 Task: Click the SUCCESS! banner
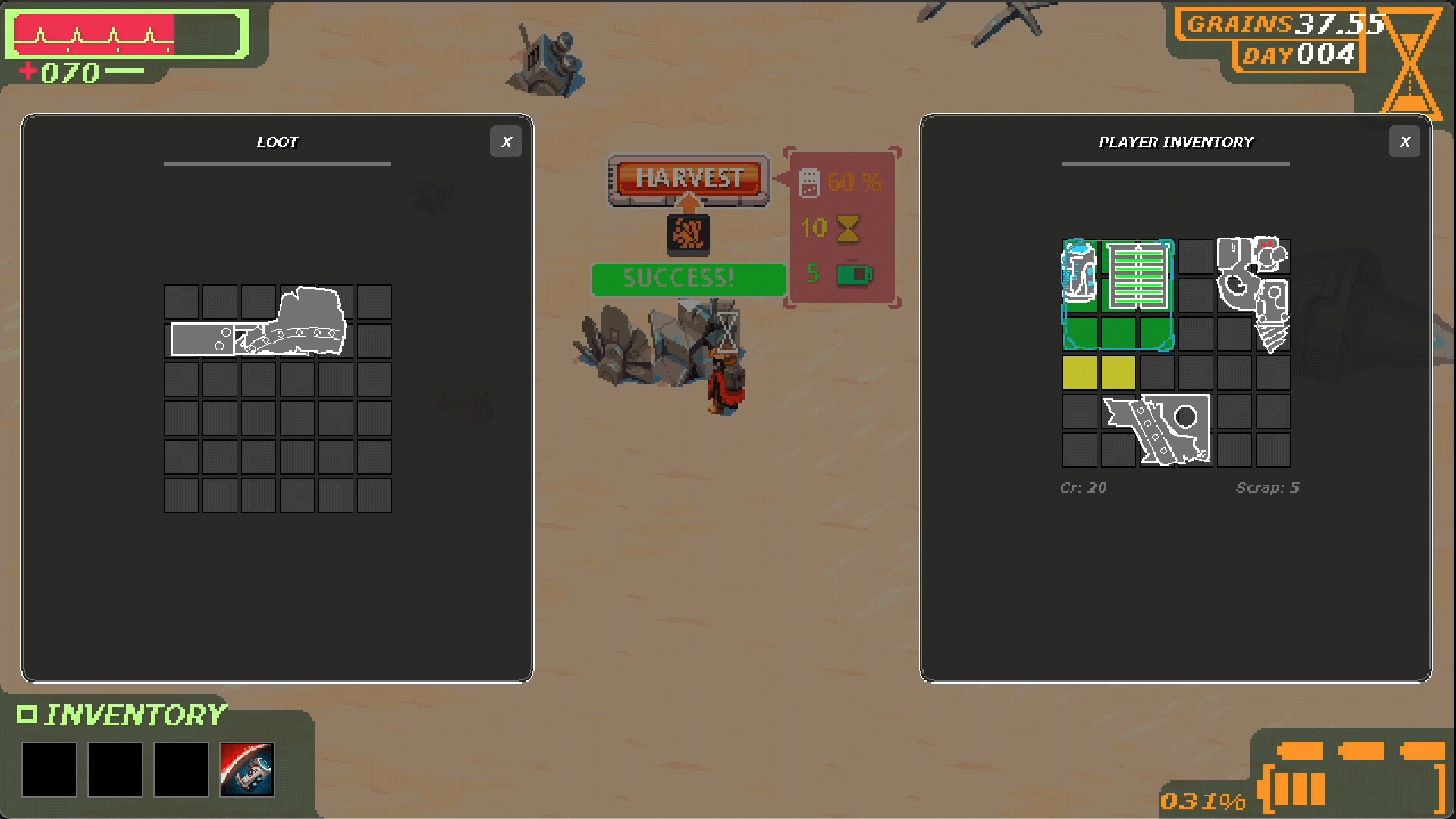[687, 279]
